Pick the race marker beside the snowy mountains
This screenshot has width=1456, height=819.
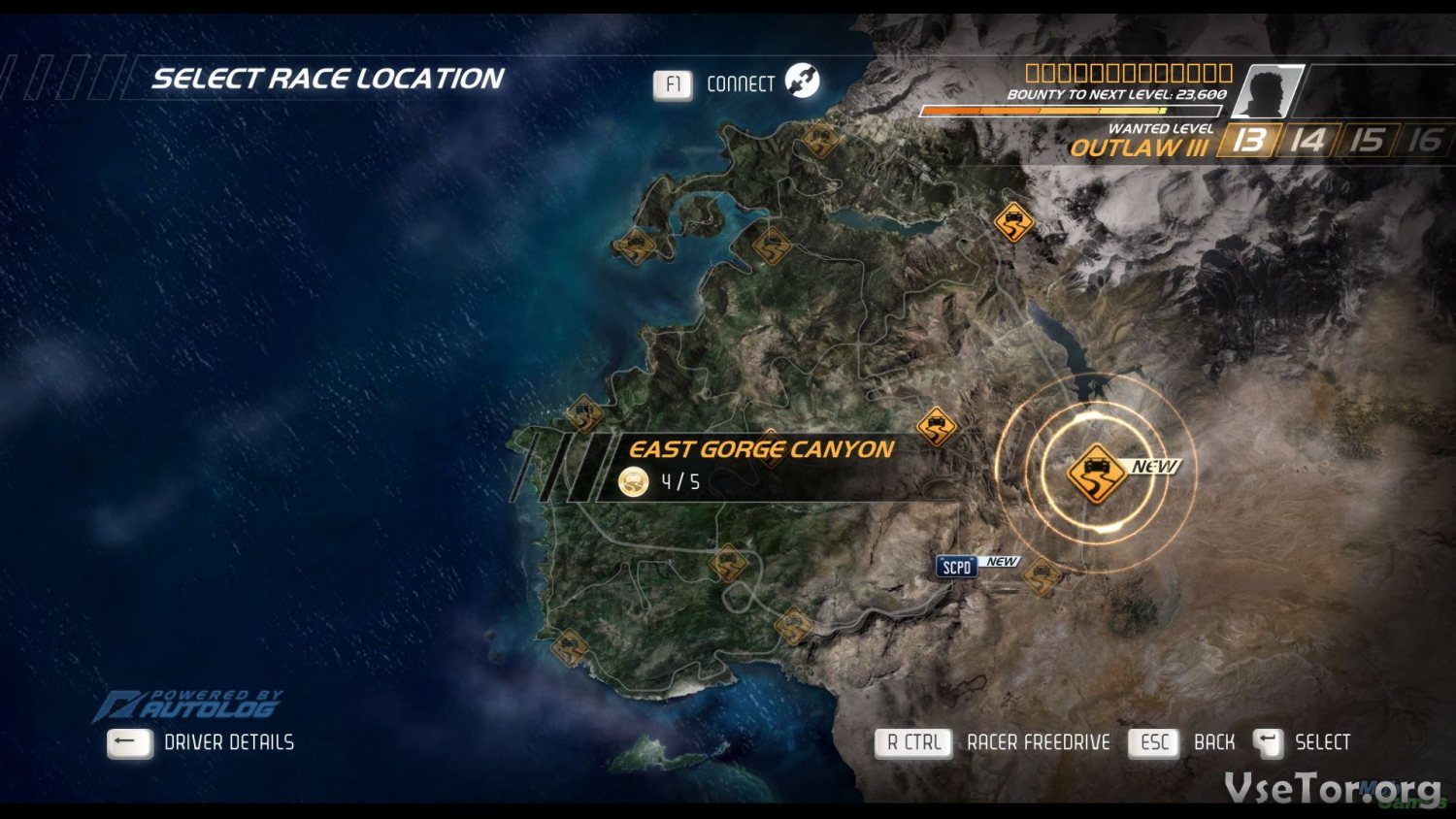[1013, 222]
